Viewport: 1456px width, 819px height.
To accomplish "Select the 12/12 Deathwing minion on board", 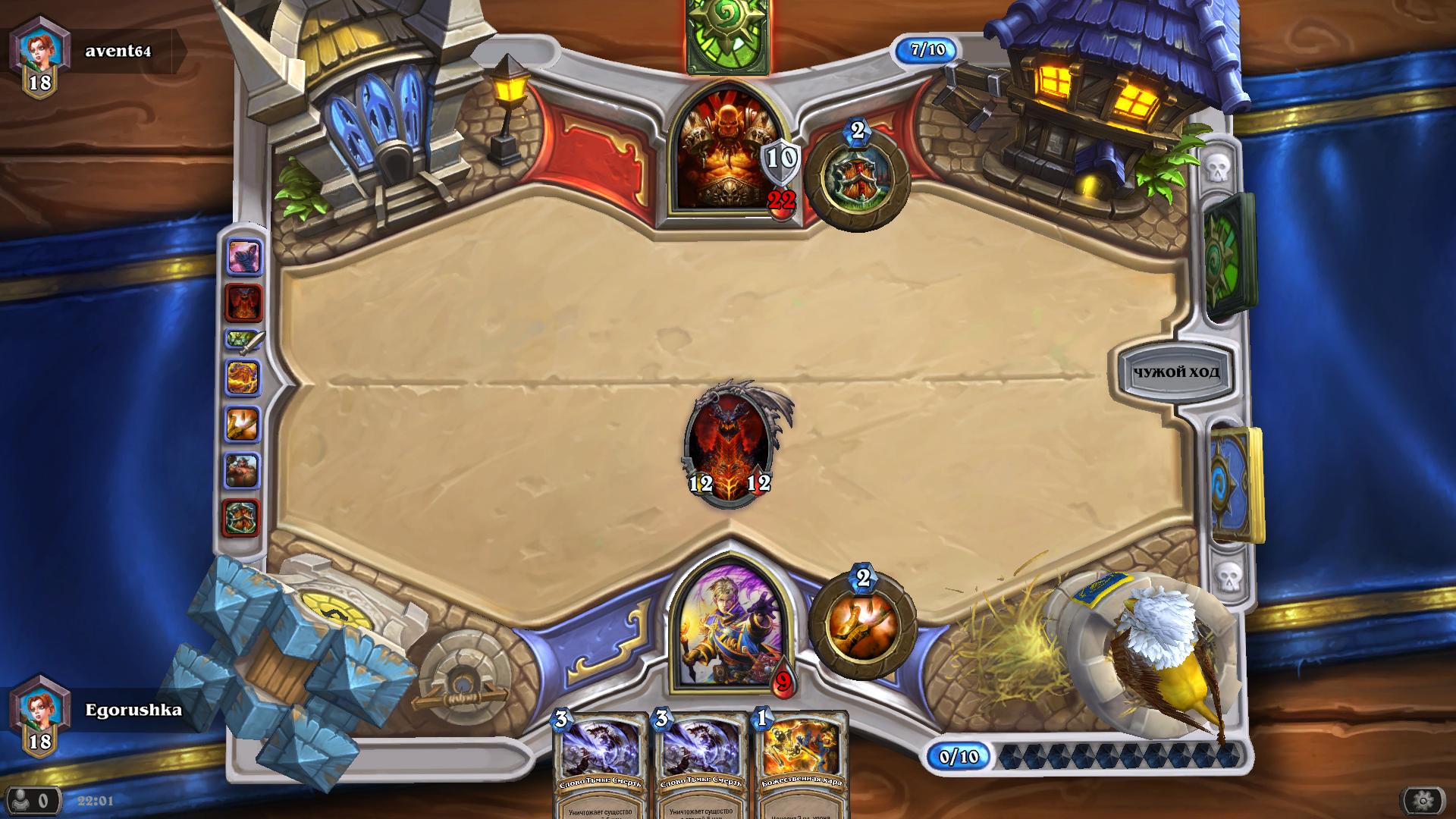I will pyautogui.click(x=729, y=445).
